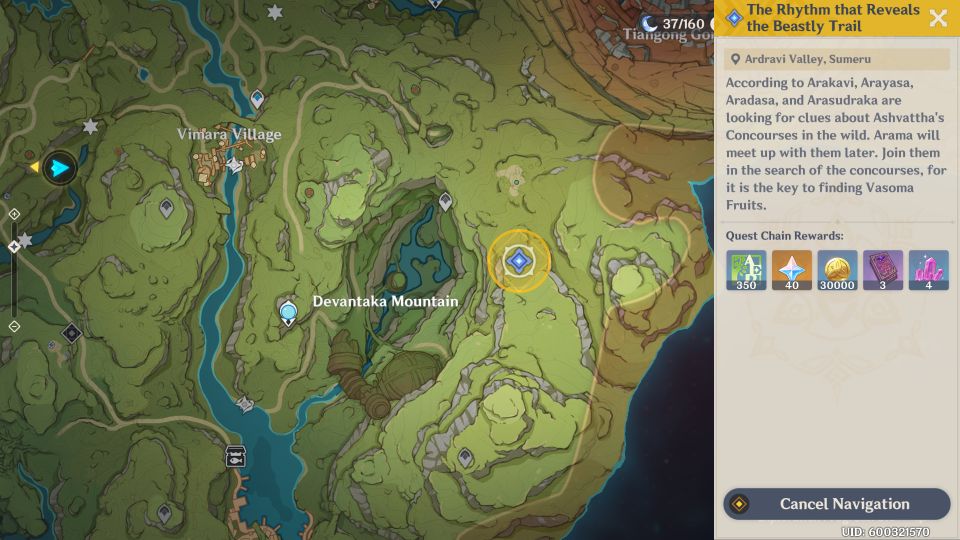Select the blue quest marker on the map
This screenshot has width=960, height=540.
click(x=518, y=262)
